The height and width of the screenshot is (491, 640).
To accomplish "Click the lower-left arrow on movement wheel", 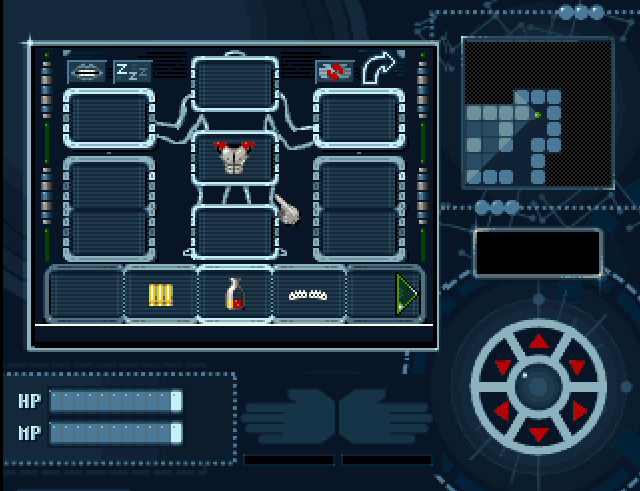I will pos(502,410).
